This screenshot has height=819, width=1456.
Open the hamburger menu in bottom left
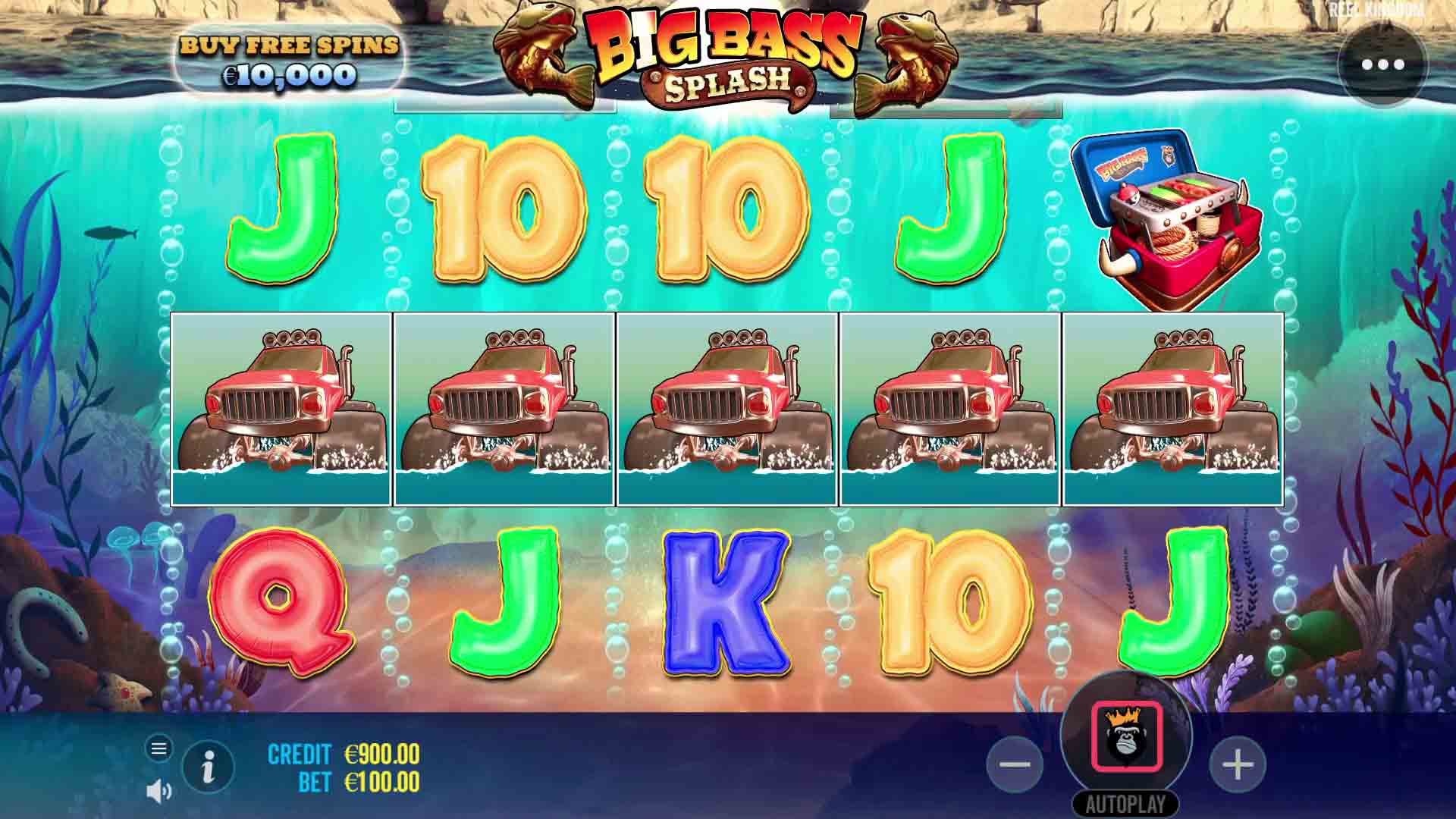point(159,747)
